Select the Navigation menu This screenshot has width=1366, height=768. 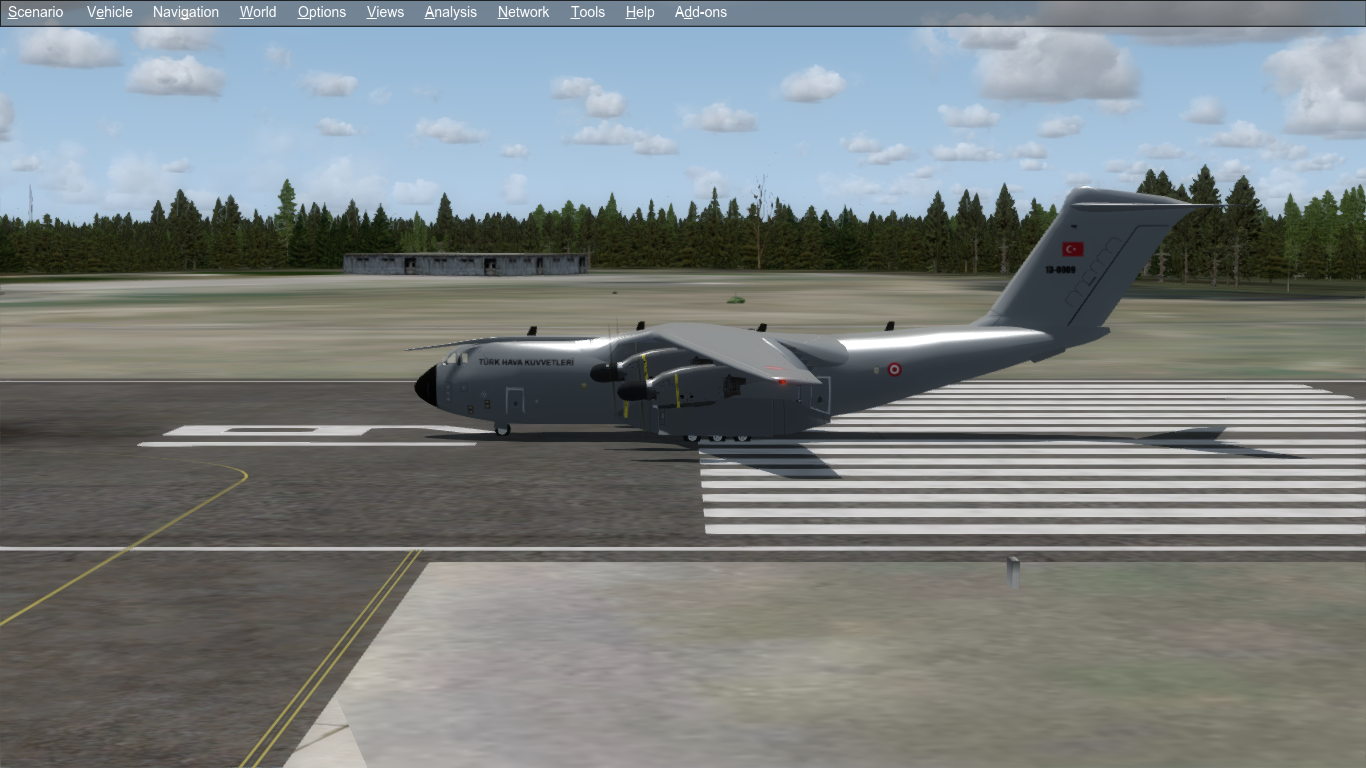pos(186,12)
